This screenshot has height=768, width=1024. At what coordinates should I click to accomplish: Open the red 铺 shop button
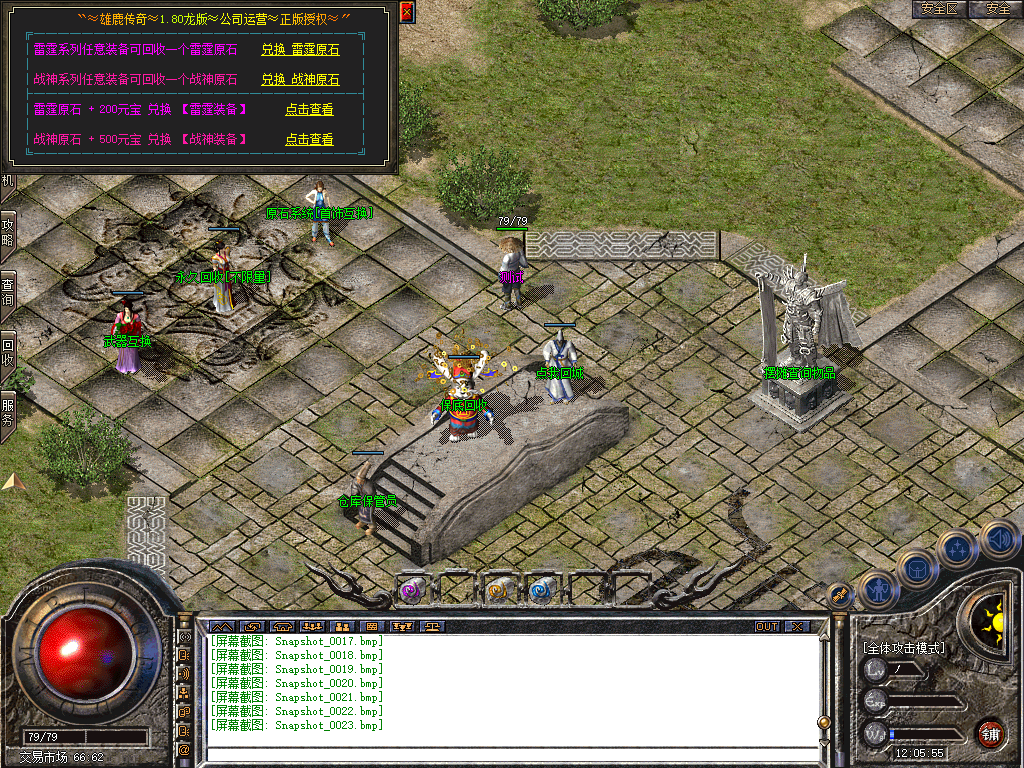989,733
